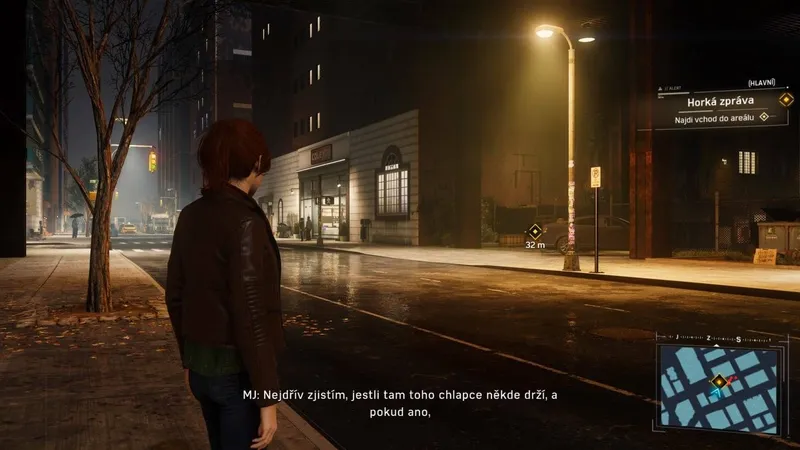Select the blue player arrow on minimap
This screenshot has height=450, width=800.
(715, 394)
